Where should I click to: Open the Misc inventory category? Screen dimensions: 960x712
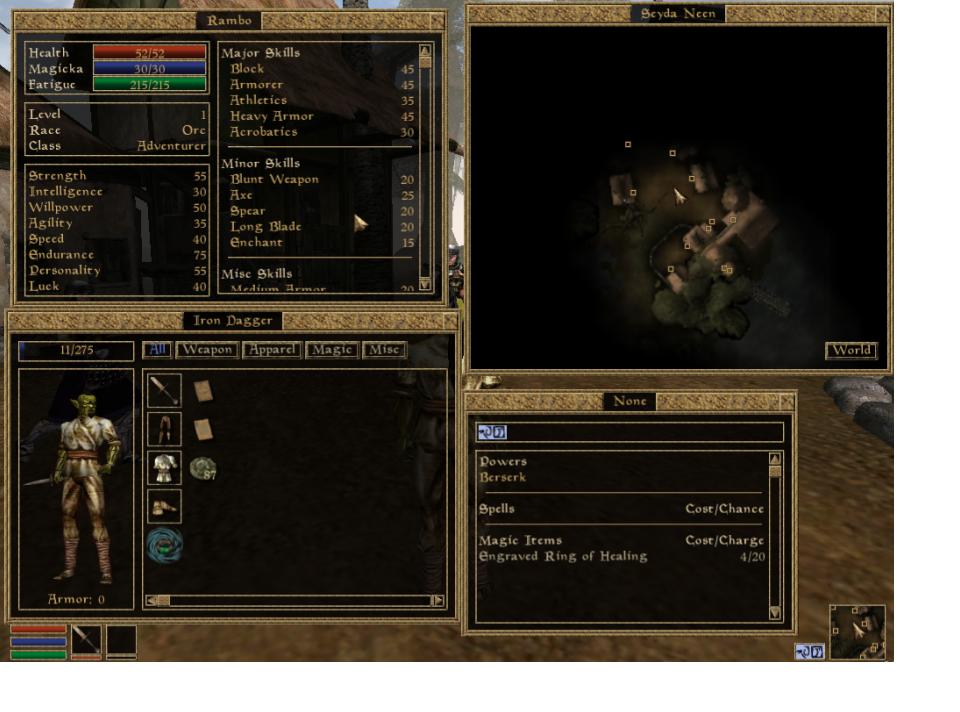click(x=384, y=350)
